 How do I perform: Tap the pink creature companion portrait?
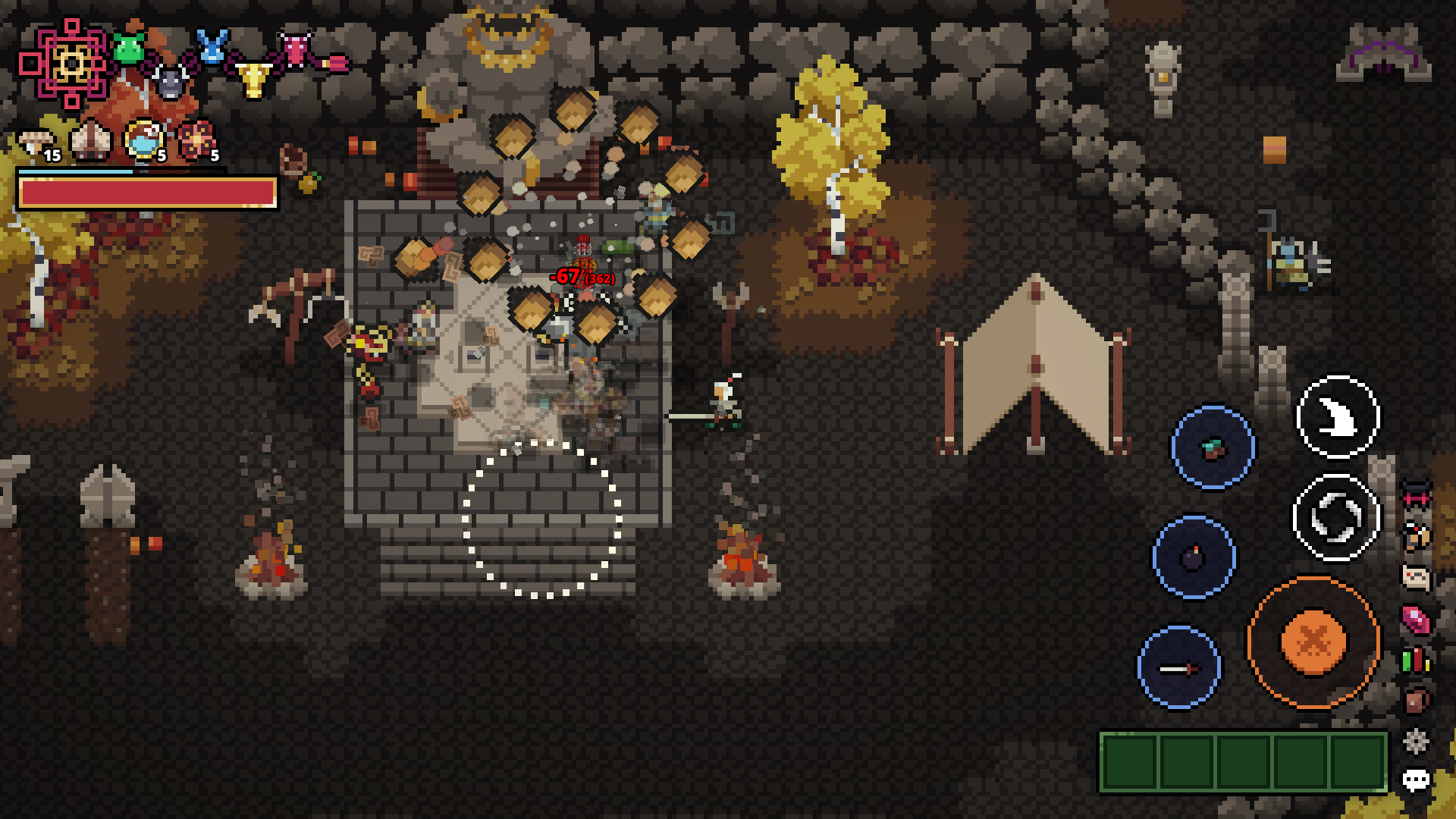point(294,48)
